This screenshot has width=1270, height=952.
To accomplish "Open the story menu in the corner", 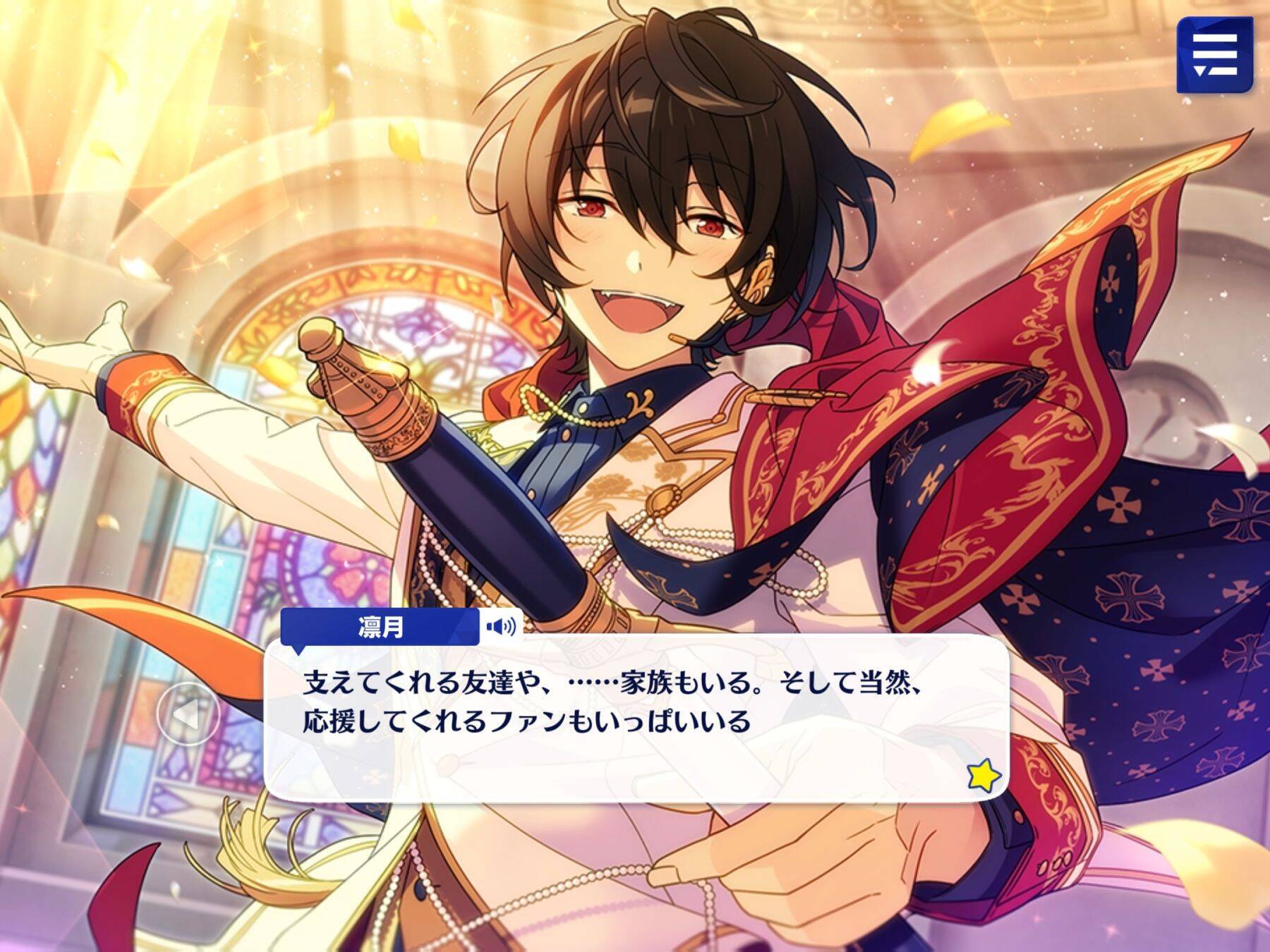I will [x=1214, y=55].
